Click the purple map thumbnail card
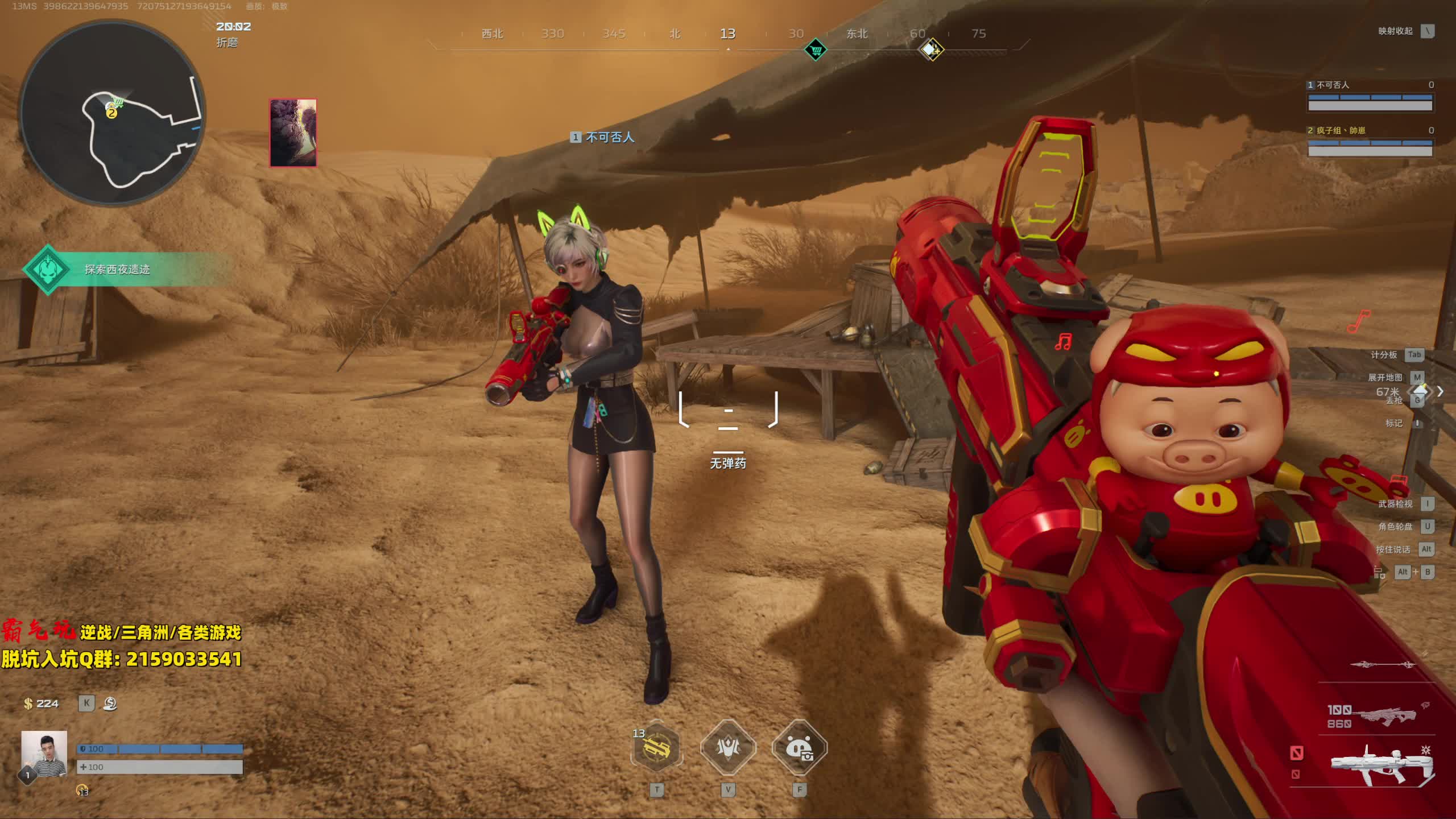Screen dimensions: 1456x819 click(293, 133)
